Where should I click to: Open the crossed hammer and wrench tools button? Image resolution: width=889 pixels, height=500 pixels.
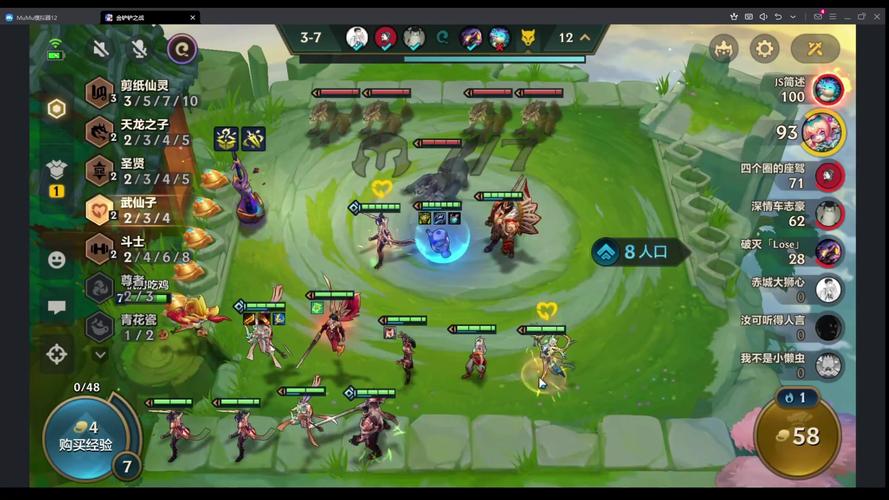(x=815, y=48)
